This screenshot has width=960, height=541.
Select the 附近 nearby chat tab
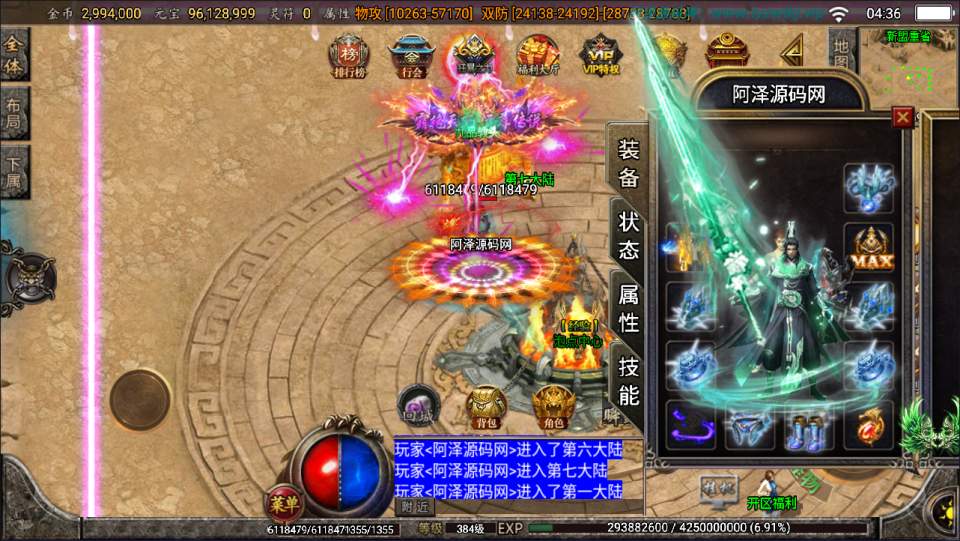413,507
